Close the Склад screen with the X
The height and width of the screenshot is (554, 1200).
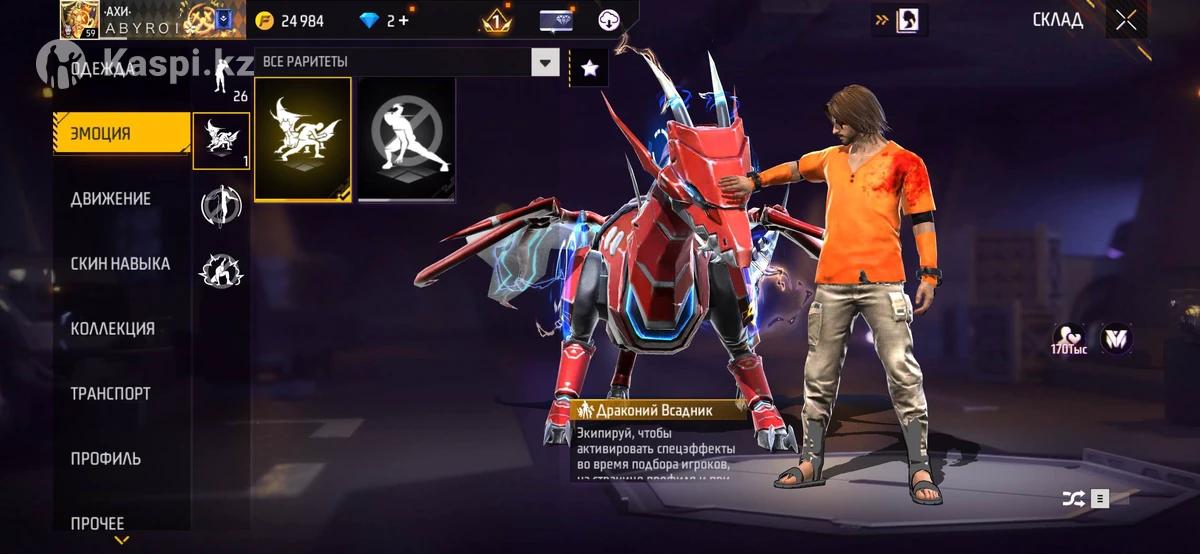[1126, 20]
